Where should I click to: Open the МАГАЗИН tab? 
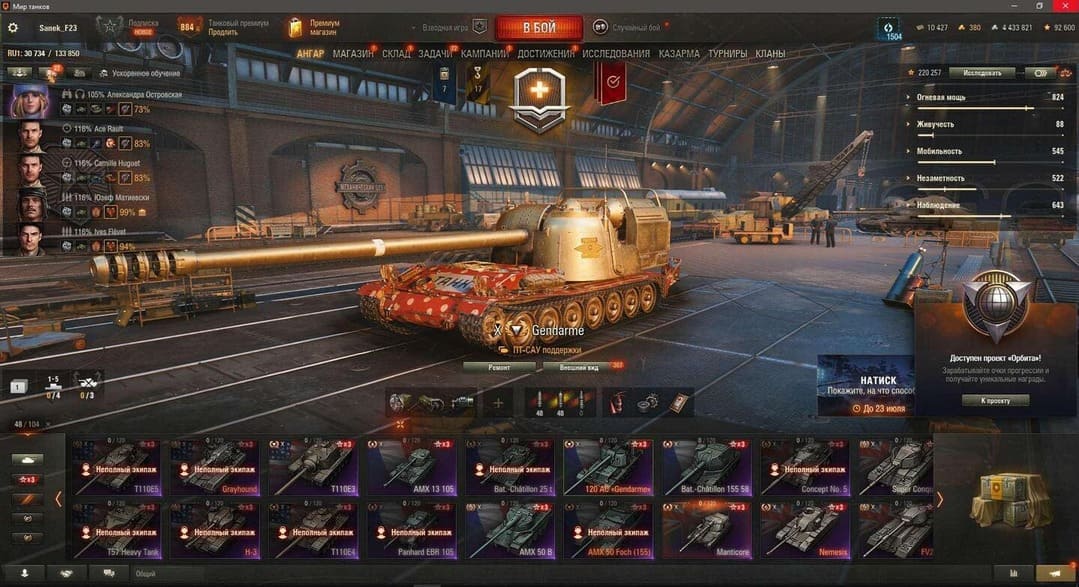click(353, 54)
